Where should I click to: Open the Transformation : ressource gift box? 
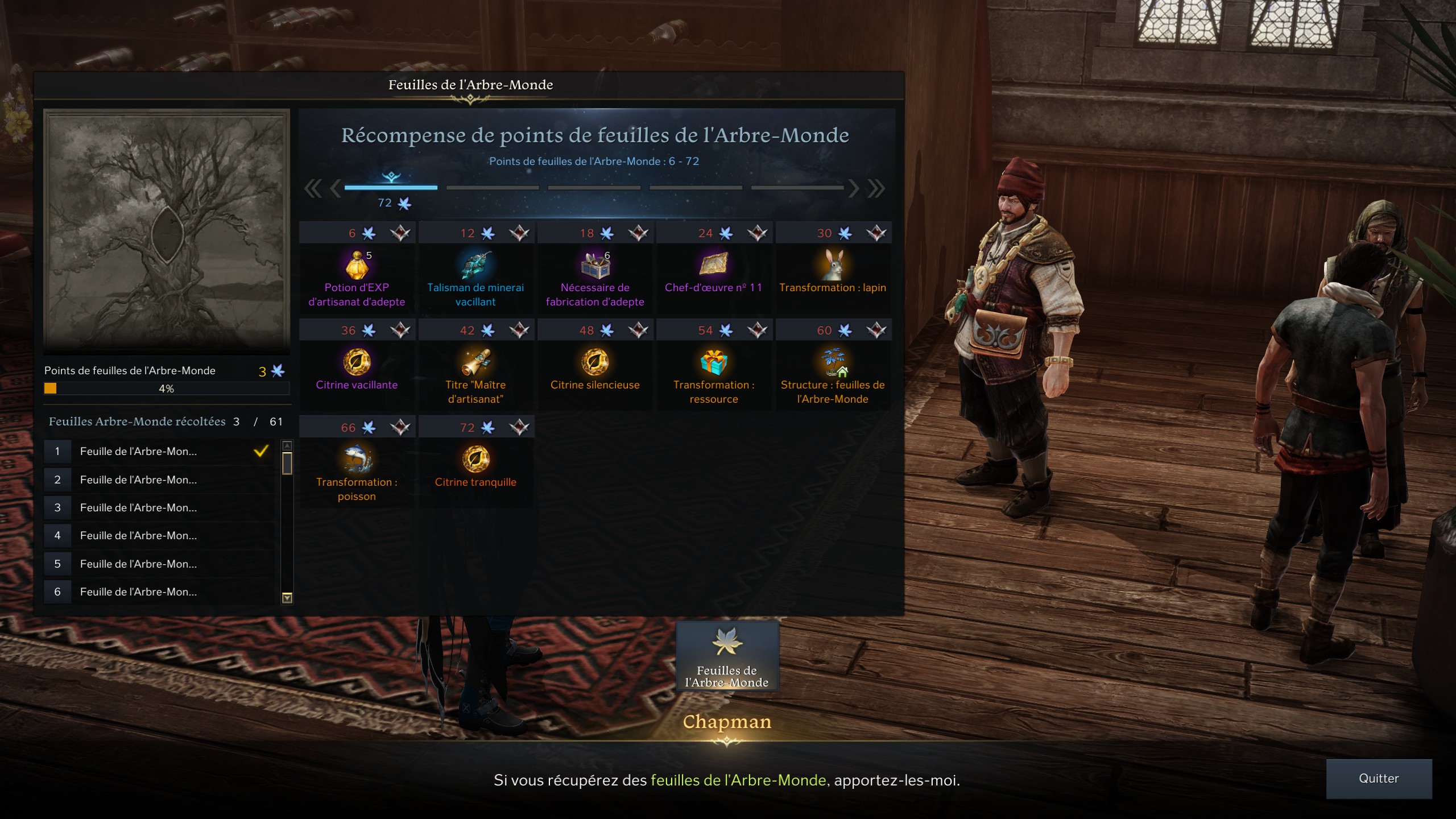(x=714, y=362)
